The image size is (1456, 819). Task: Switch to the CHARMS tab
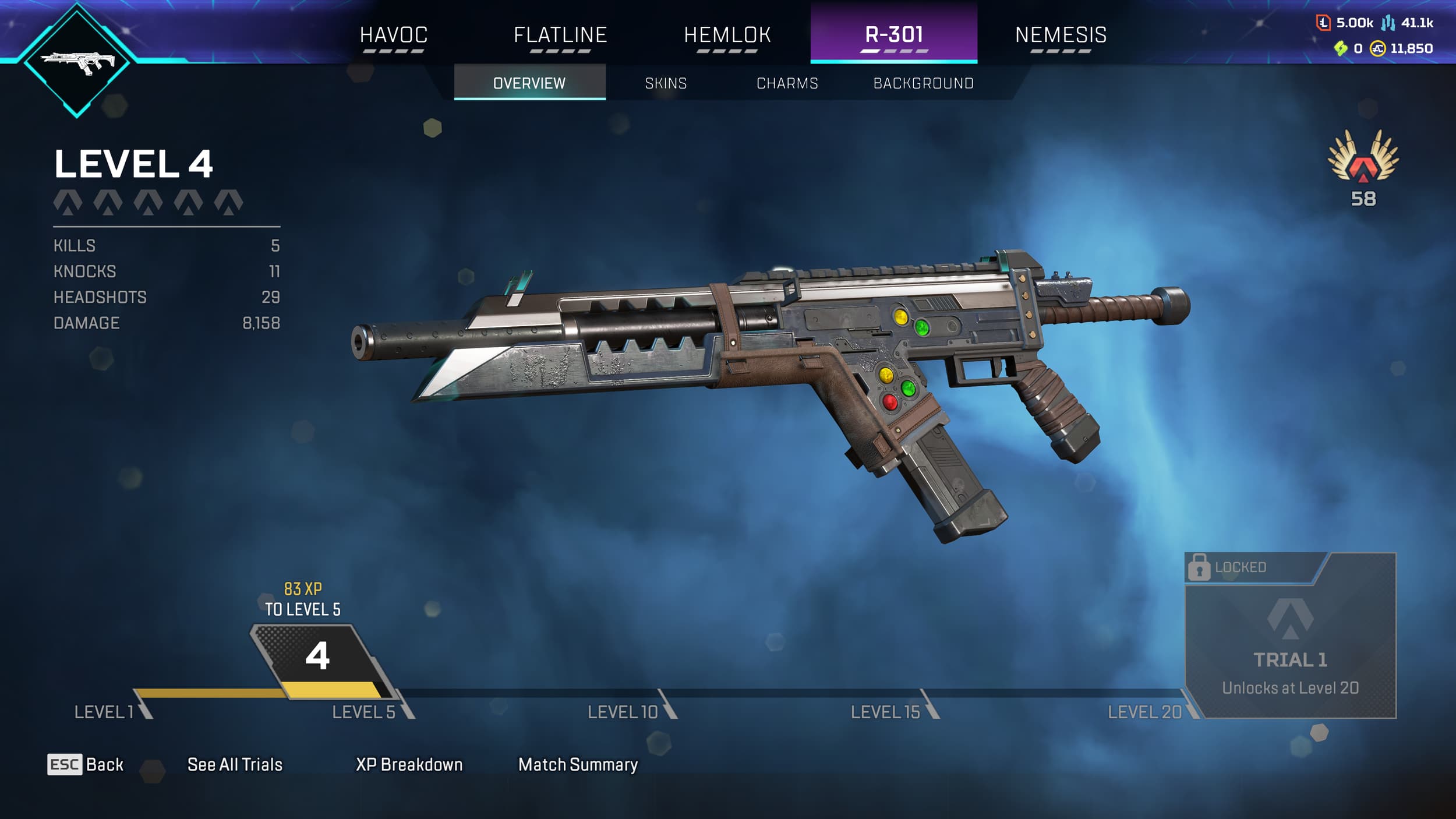pos(786,83)
